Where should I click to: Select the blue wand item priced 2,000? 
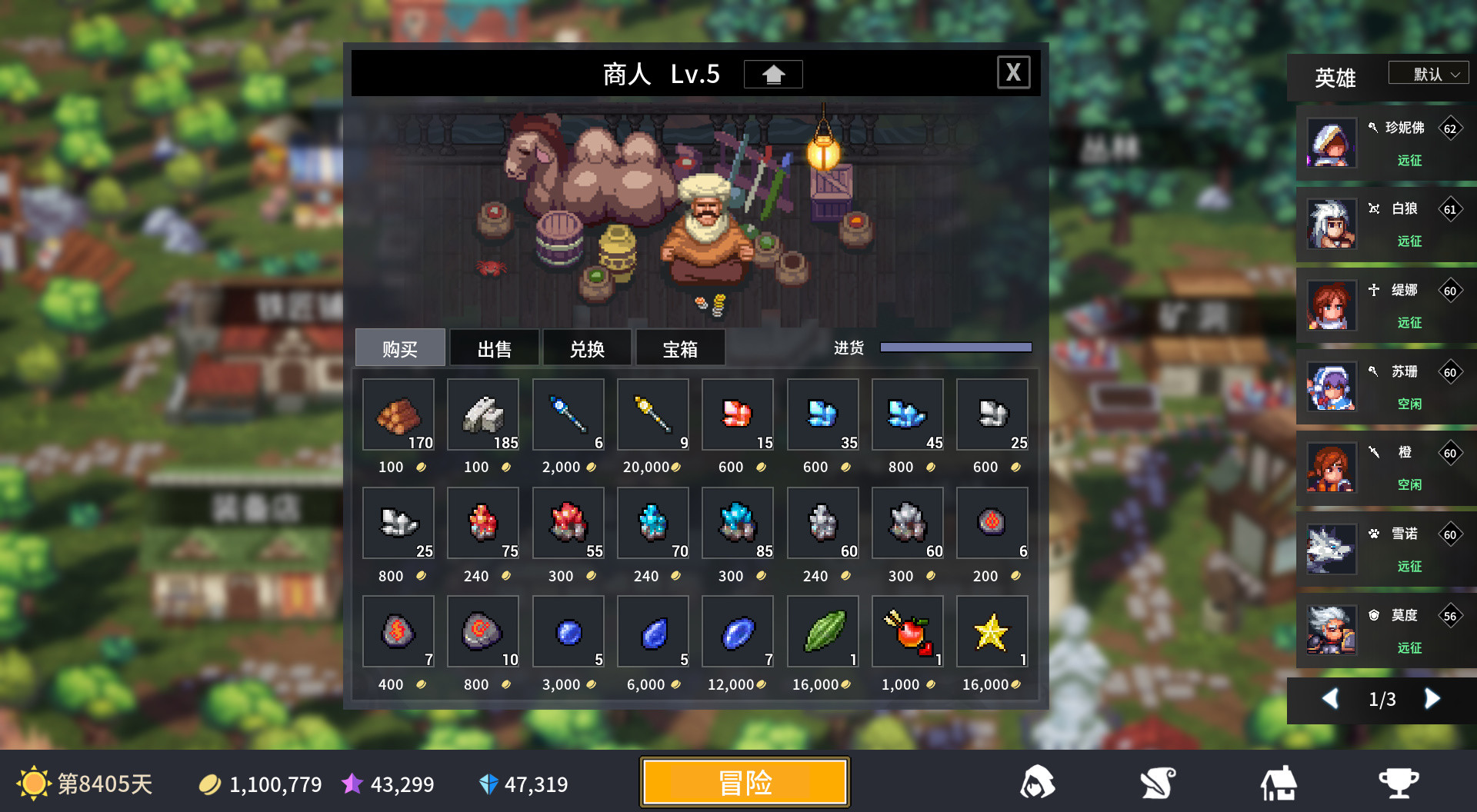568,415
